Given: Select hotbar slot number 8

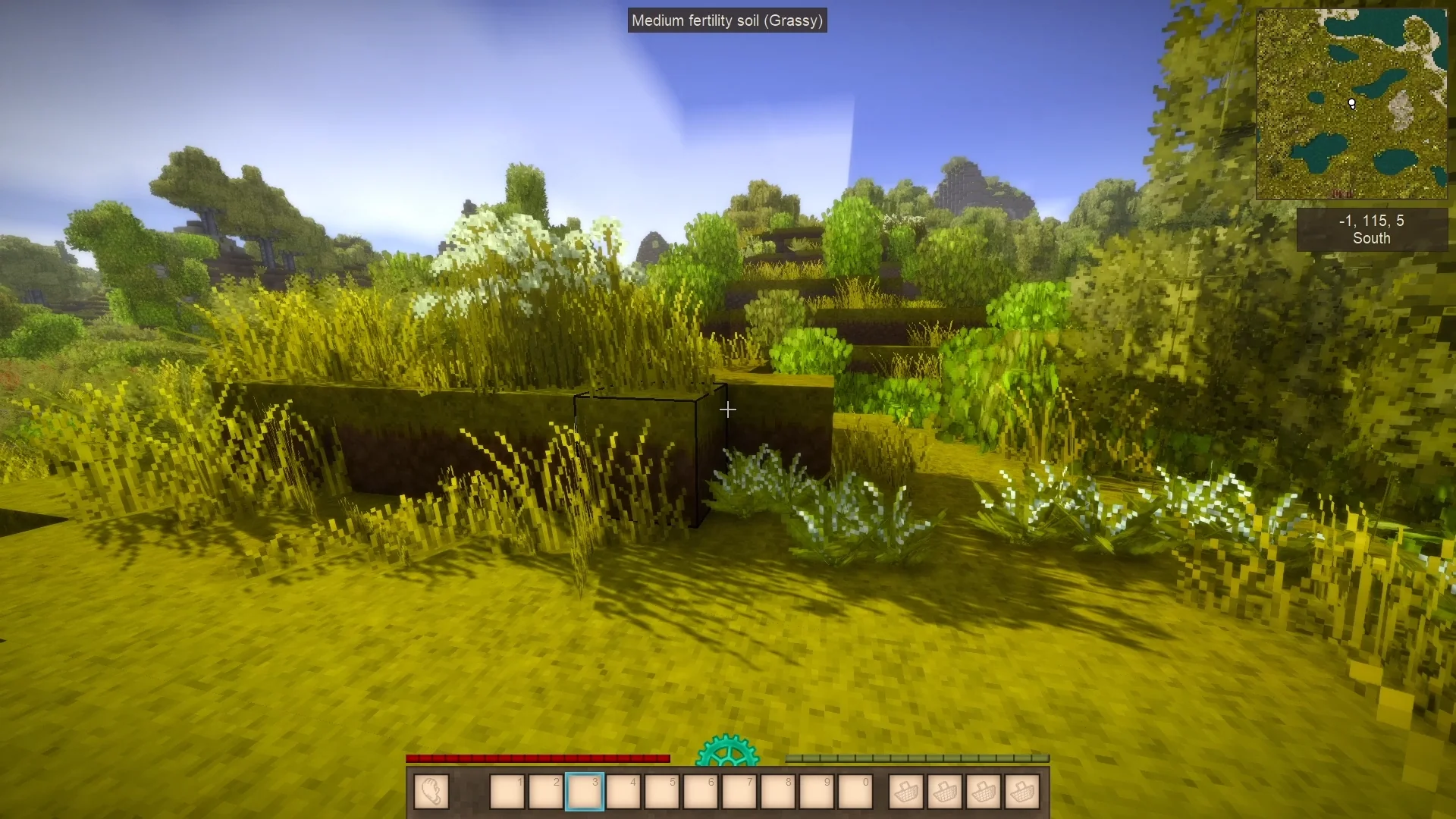Looking at the screenshot, I should (778, 792).
